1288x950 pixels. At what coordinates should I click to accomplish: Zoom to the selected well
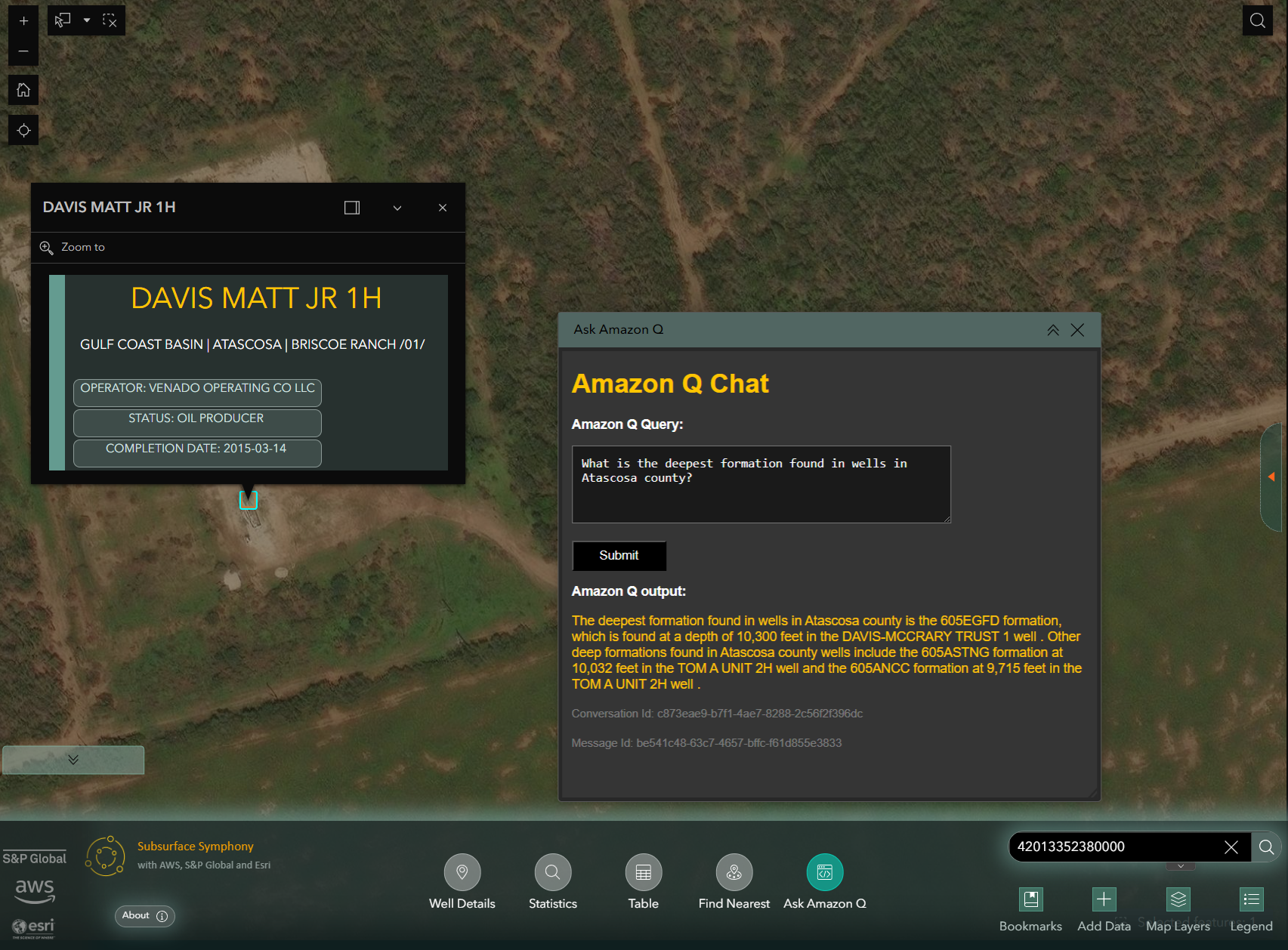tap(73, 248)
